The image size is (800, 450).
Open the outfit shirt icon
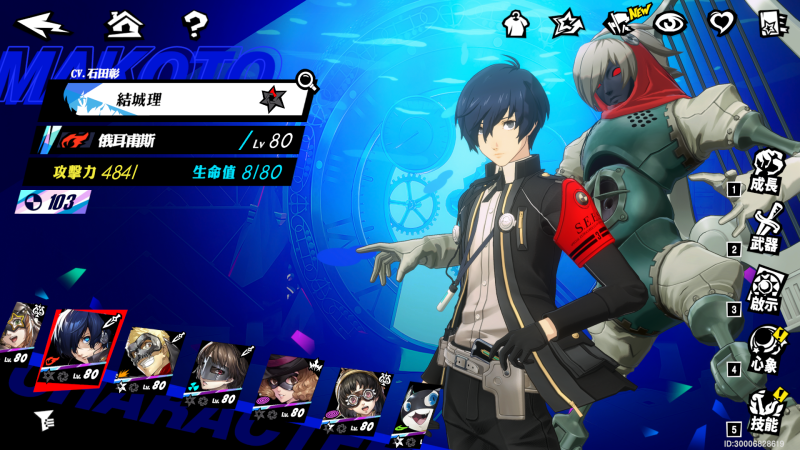pos(516,24)
